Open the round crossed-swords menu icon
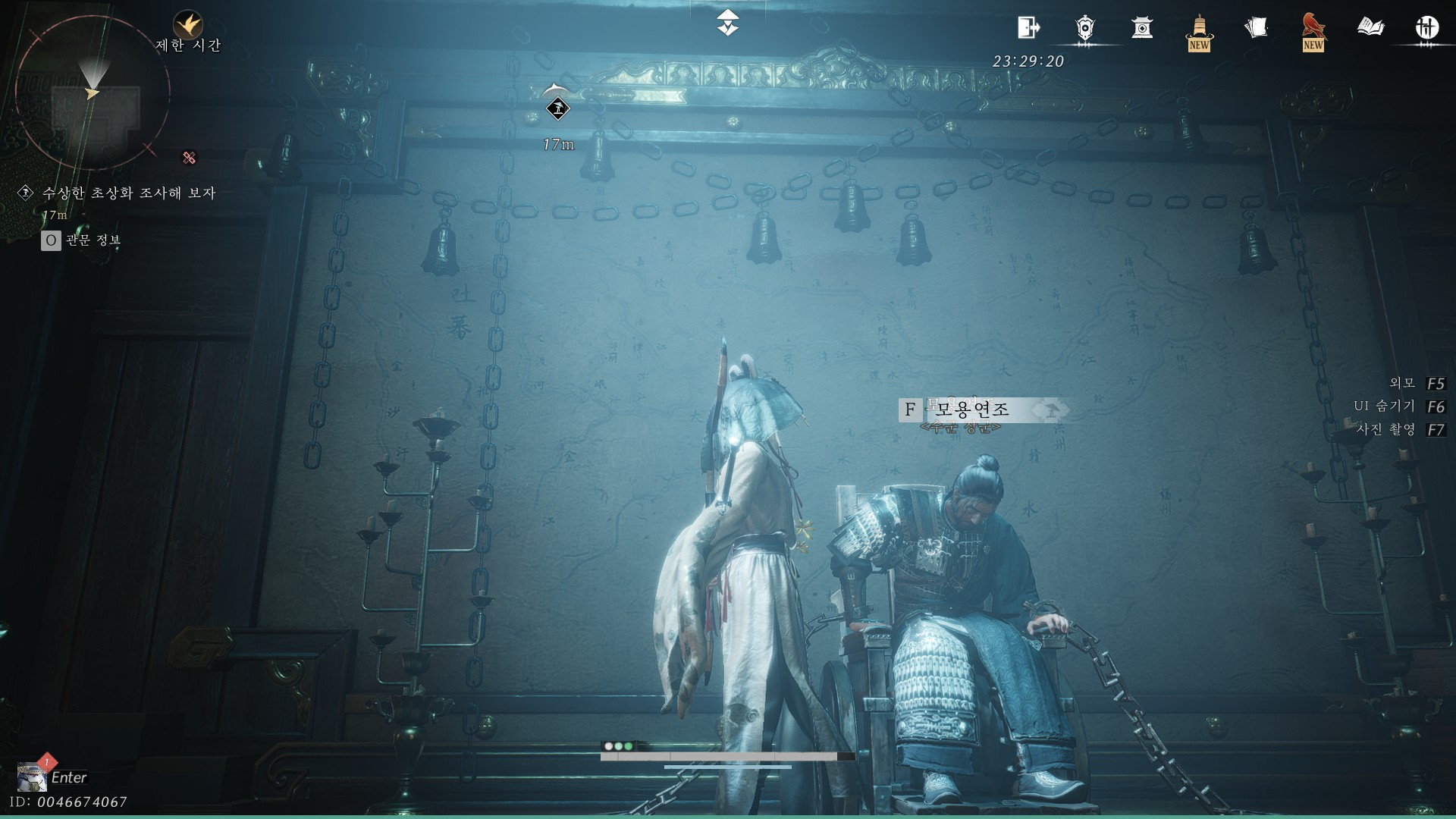The height and width of the screenshot is (819, 1456). click(1427, 28)
